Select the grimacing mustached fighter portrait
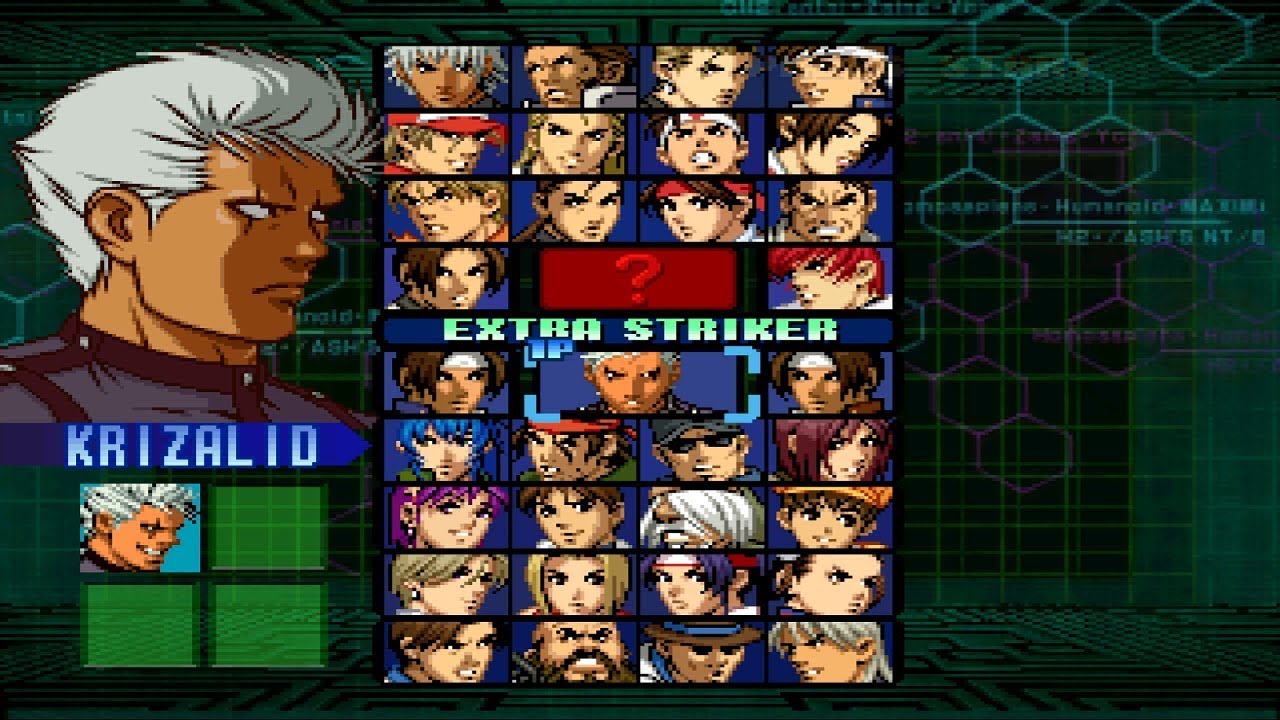 point(829,210)
